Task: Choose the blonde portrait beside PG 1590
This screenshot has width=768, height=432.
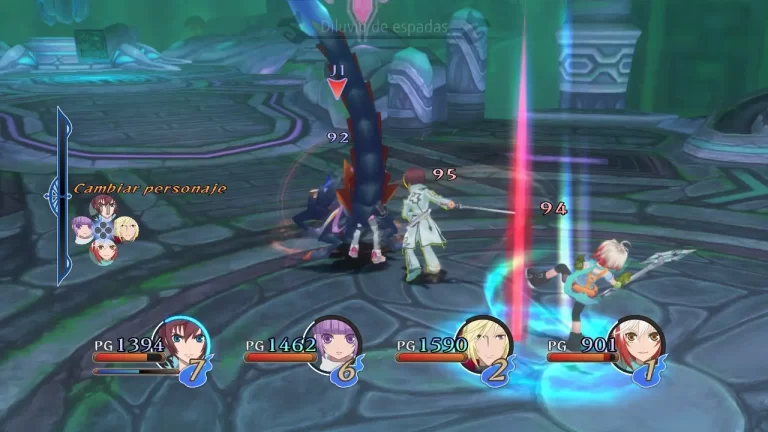Action: (x=483, y=343)
